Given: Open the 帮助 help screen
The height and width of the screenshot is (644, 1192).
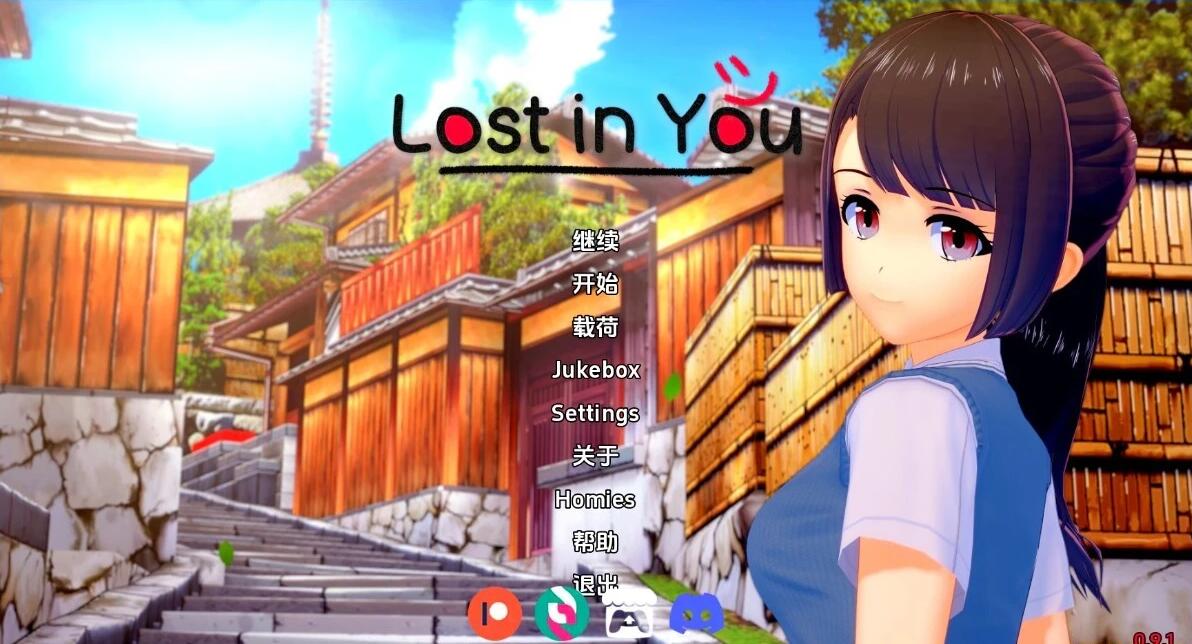Looking at the screenshot, I should tap(595, 542).
